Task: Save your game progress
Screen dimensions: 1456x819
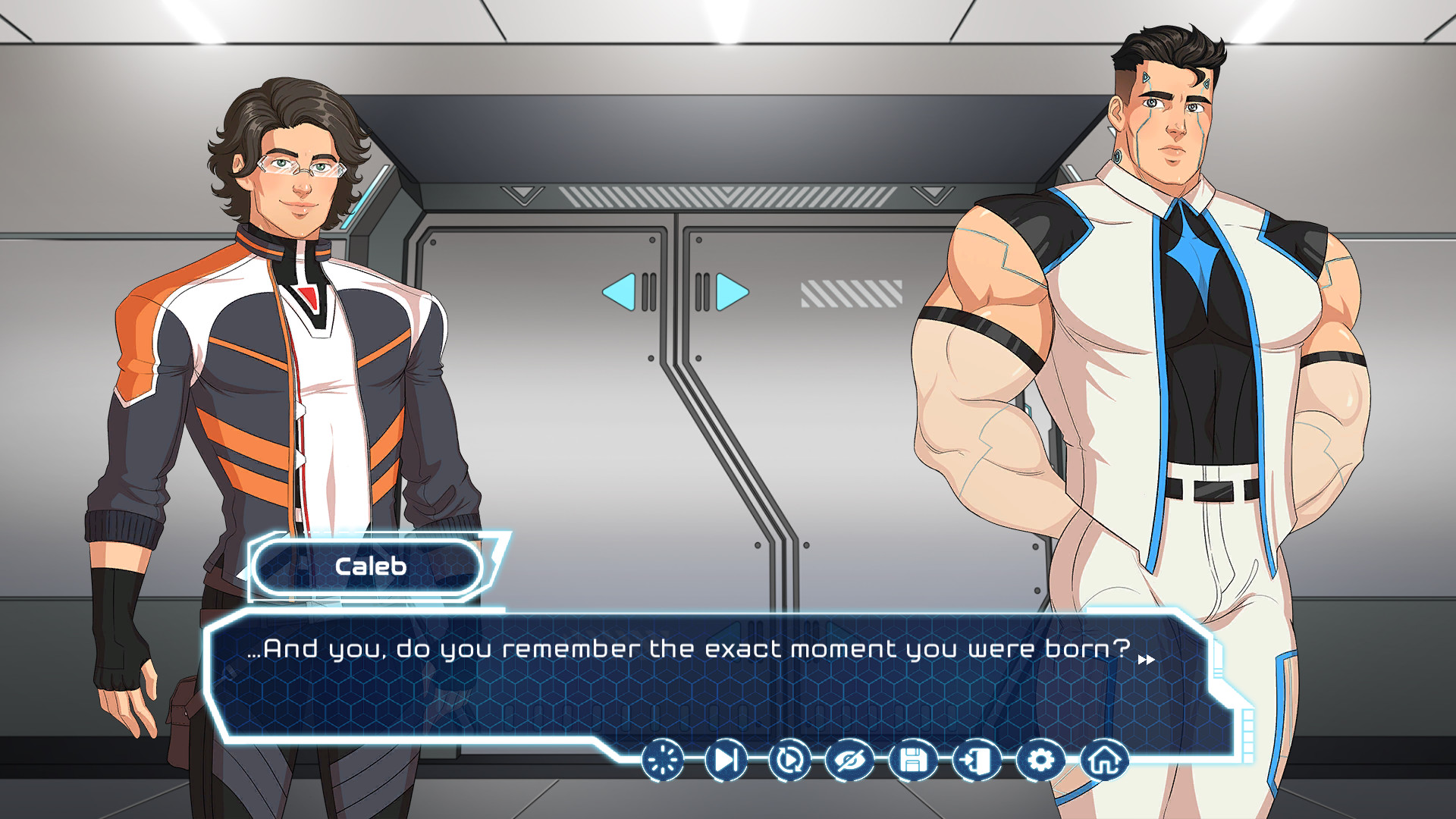Action: tap(914, 761)
